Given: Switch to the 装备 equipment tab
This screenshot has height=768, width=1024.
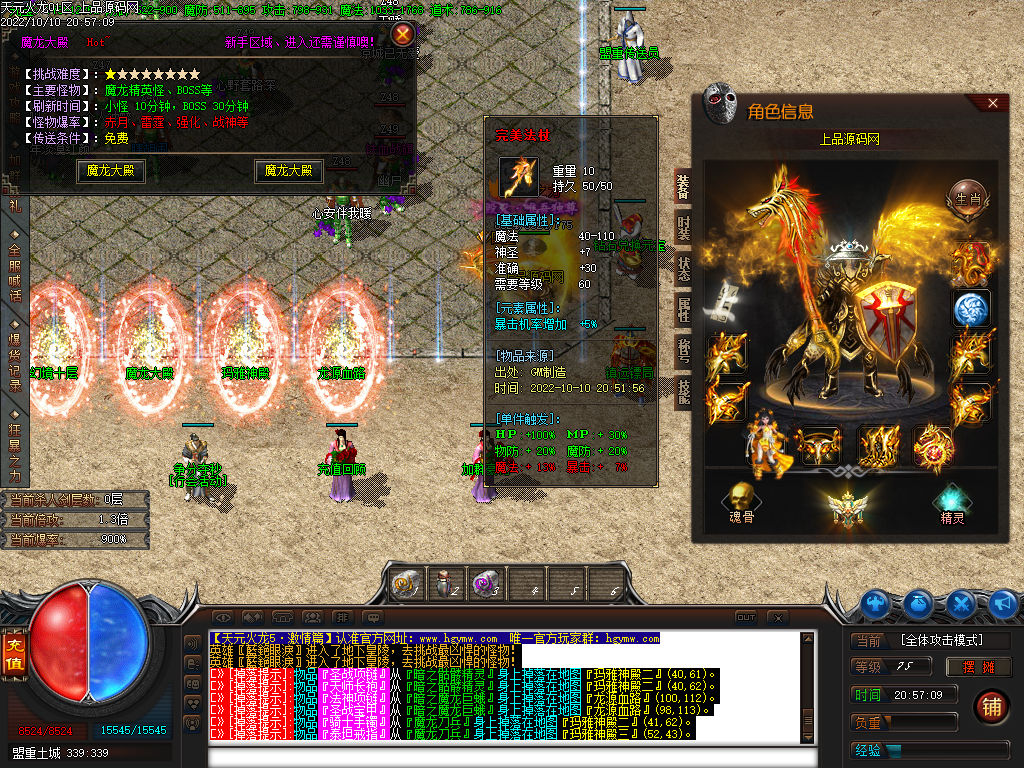Looking at the screenshot, I should pos(683,187).
